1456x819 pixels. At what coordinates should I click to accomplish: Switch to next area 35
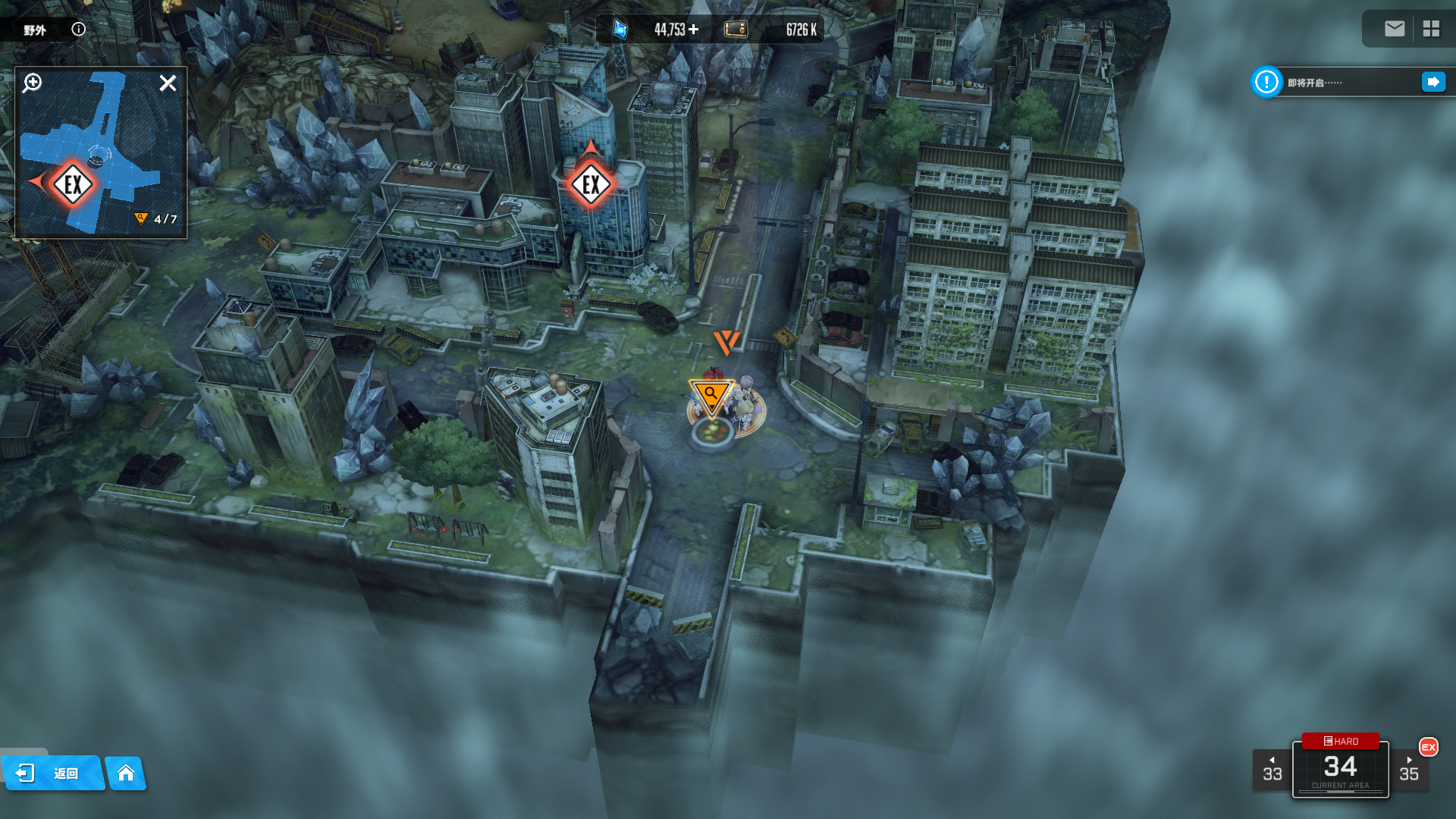1409,770
